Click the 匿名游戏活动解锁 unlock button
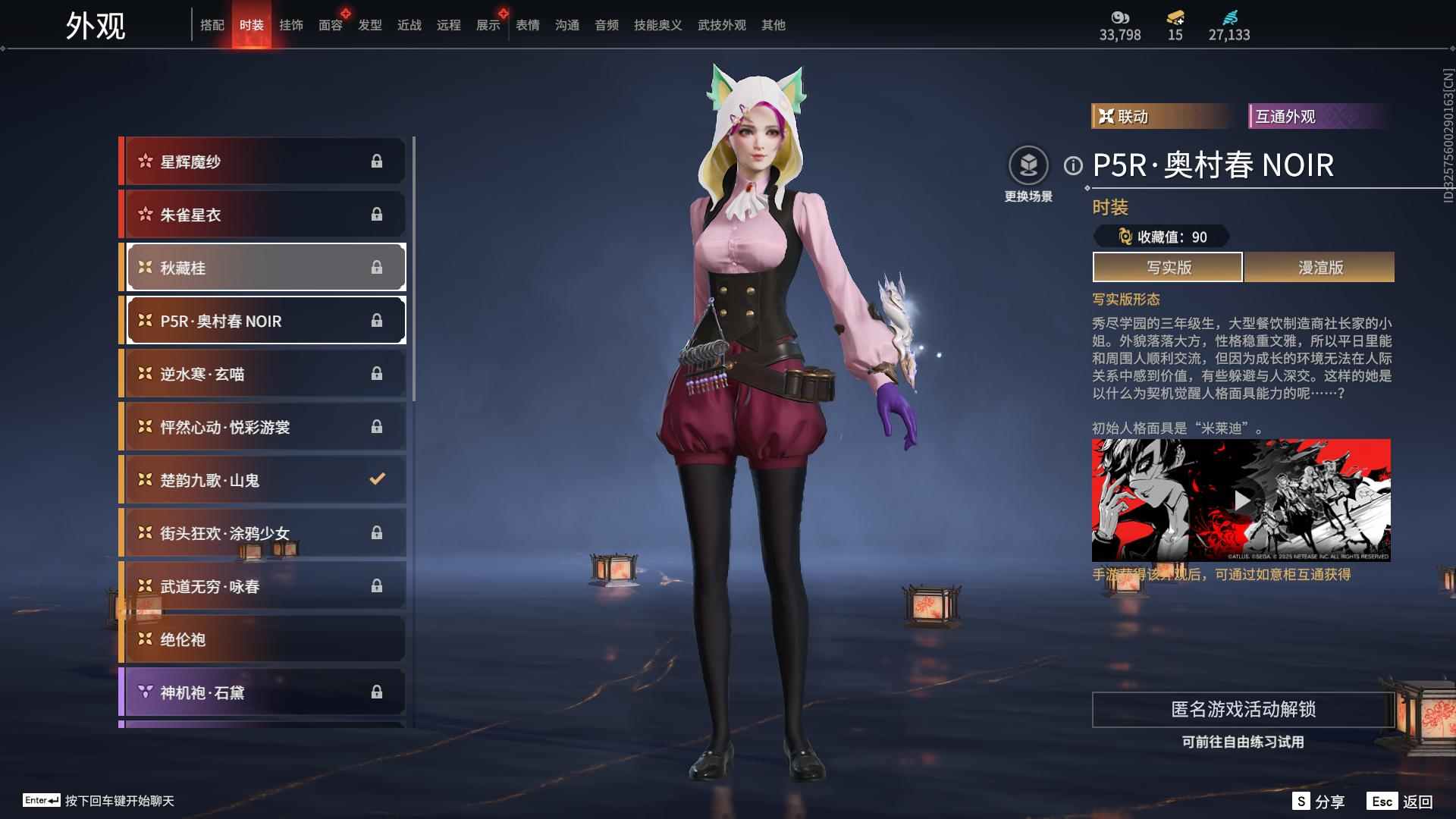The height and width of the screenshot is (819, 1456). point(1243,709)
